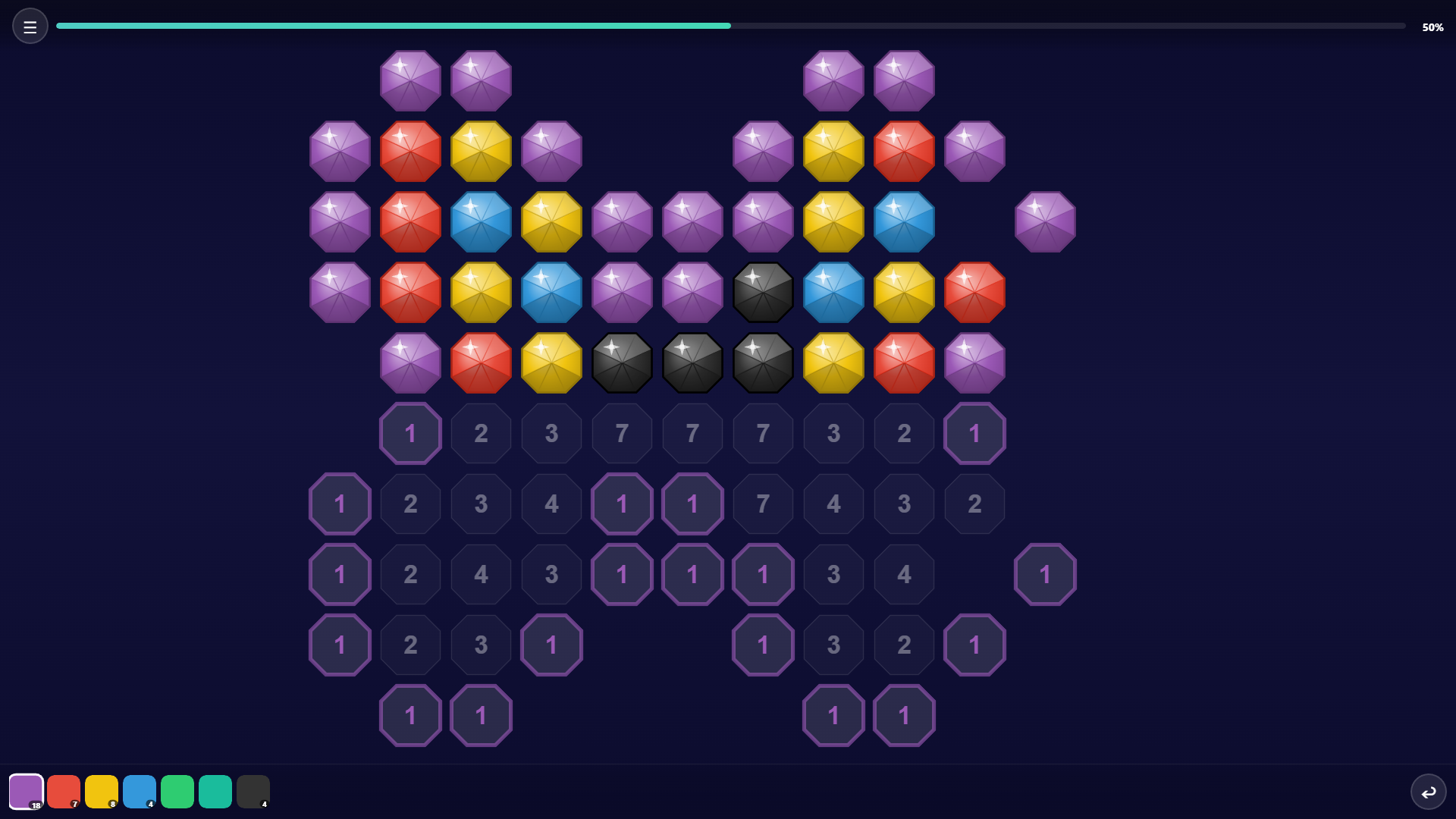Select the dark gray color with count 4
The image size is (1456, 819).
click(x=253, y=791)
